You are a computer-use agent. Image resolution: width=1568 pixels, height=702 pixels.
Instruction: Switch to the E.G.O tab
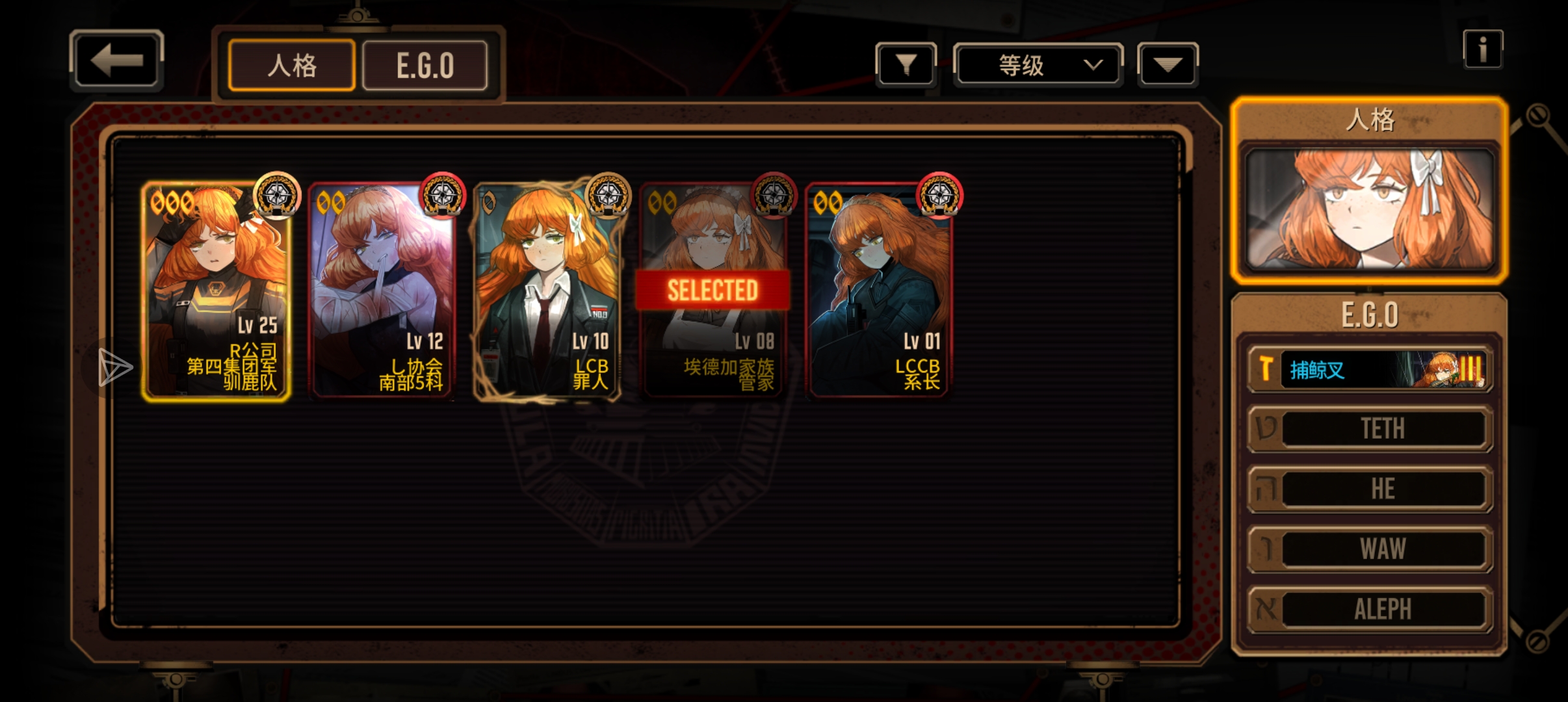(x=425, y=65)
